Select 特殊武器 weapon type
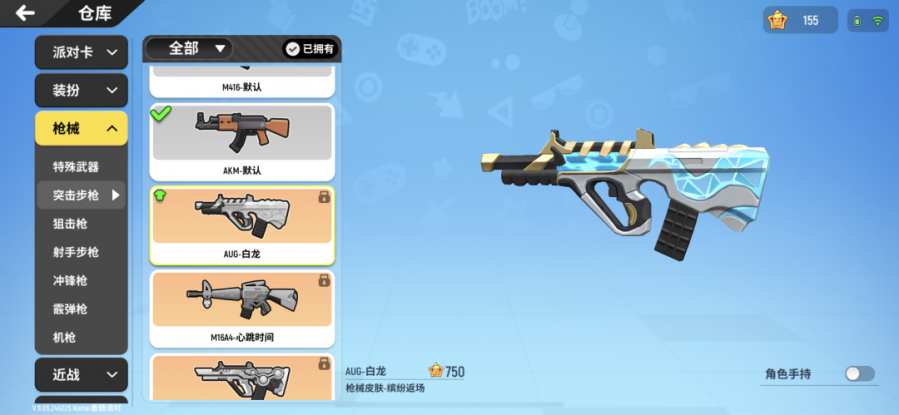The height and width of the screenshot is (415, 899). tap(76, 167)
